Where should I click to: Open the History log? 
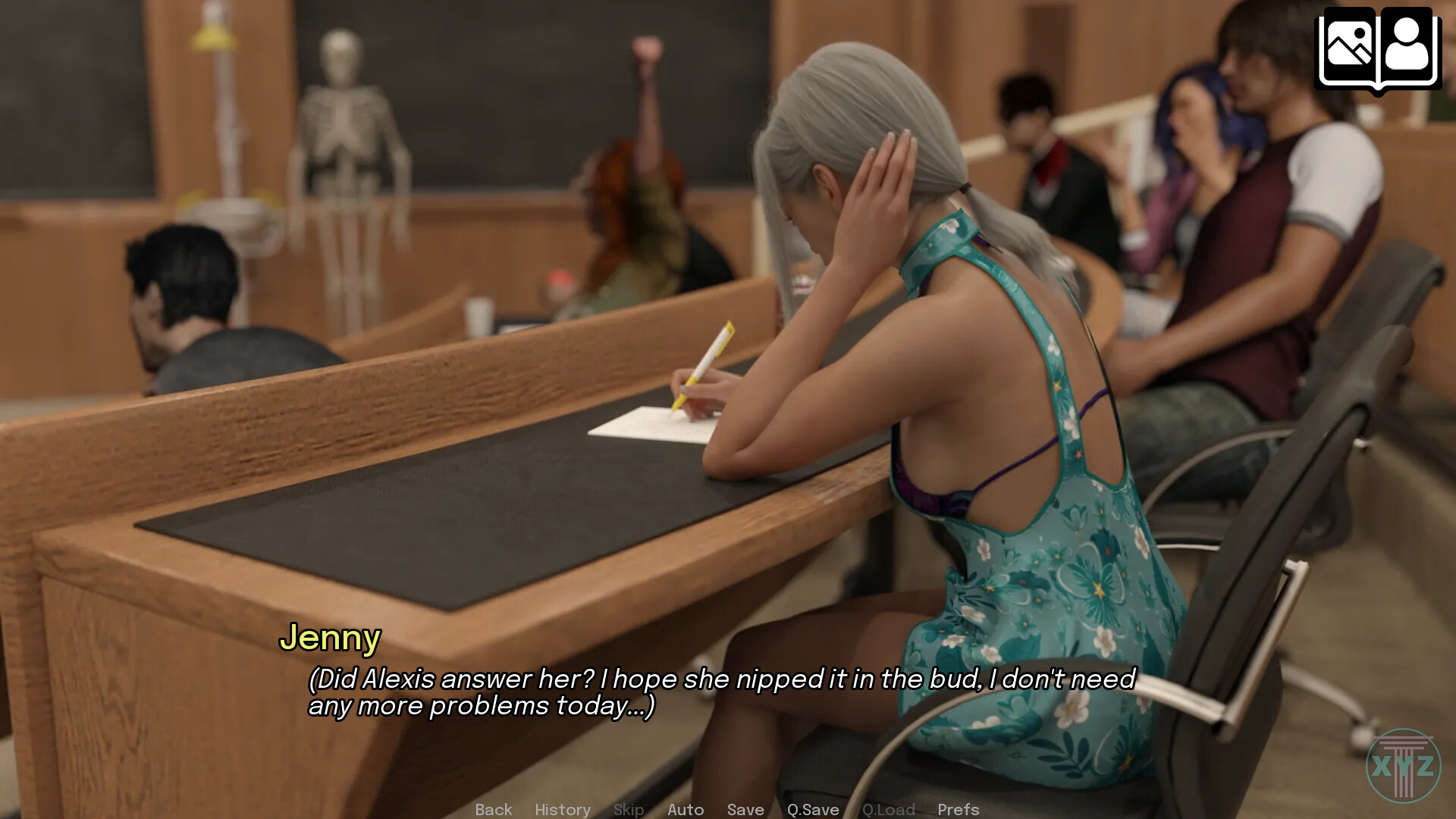pos(563,809)
